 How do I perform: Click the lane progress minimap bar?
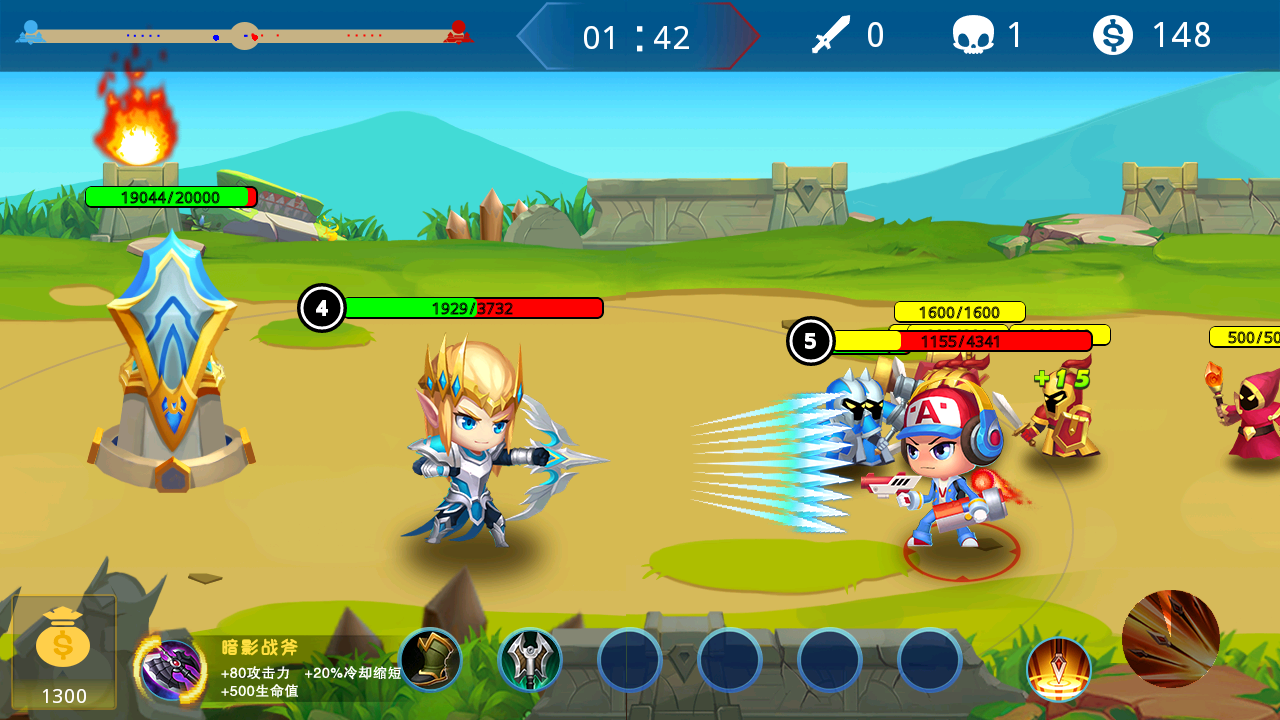click(244, 36)
